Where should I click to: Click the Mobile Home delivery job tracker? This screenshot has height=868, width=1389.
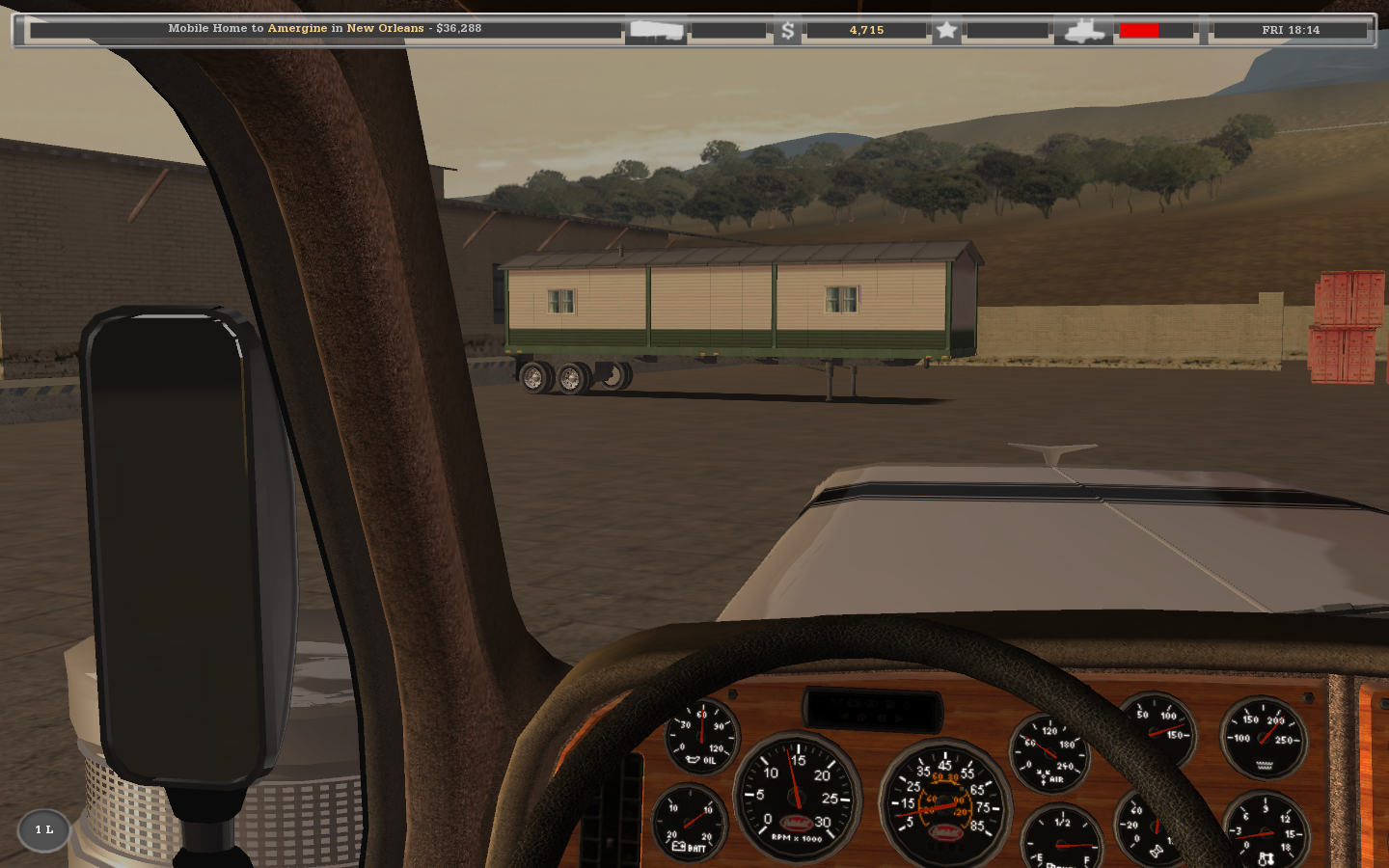pos(325,29)
